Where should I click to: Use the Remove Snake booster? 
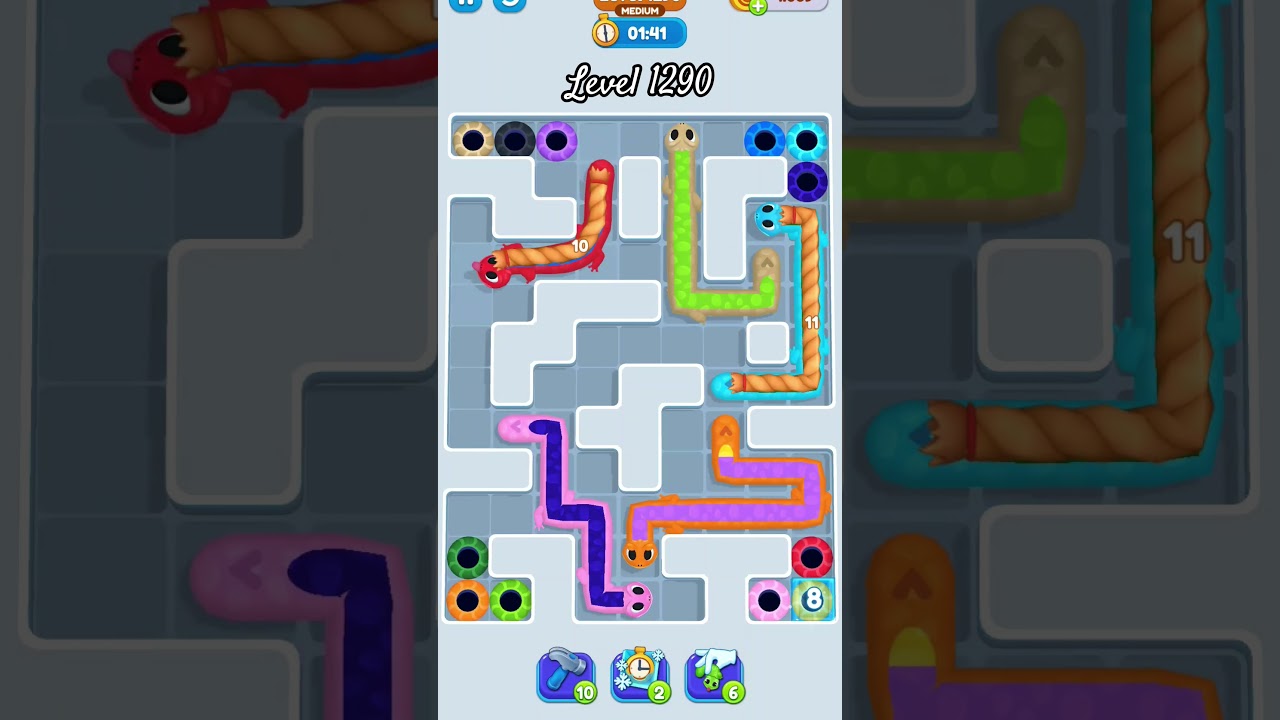point(714,674)
